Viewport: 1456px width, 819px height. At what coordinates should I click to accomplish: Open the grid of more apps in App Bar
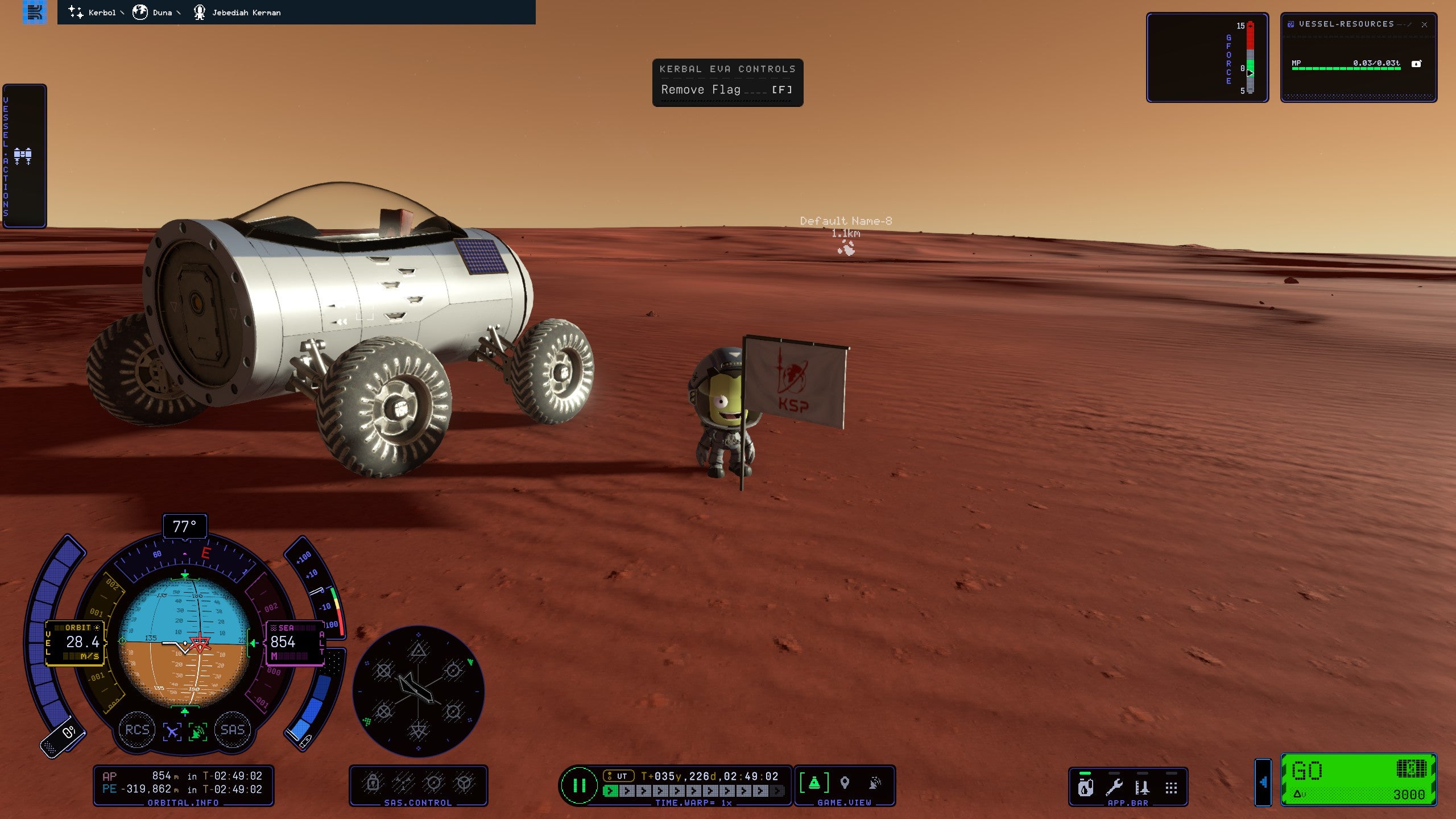[x=1171, y=788]
